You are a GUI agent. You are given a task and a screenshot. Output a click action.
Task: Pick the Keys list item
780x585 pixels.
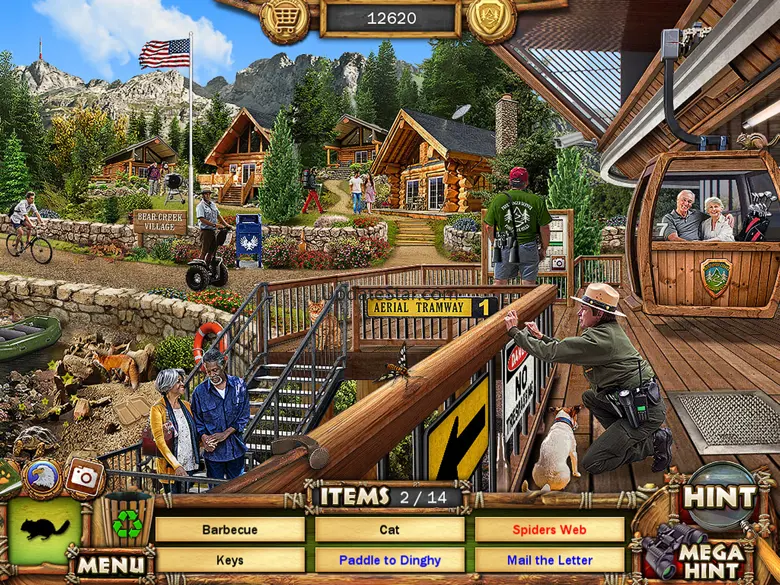point(230,560)
